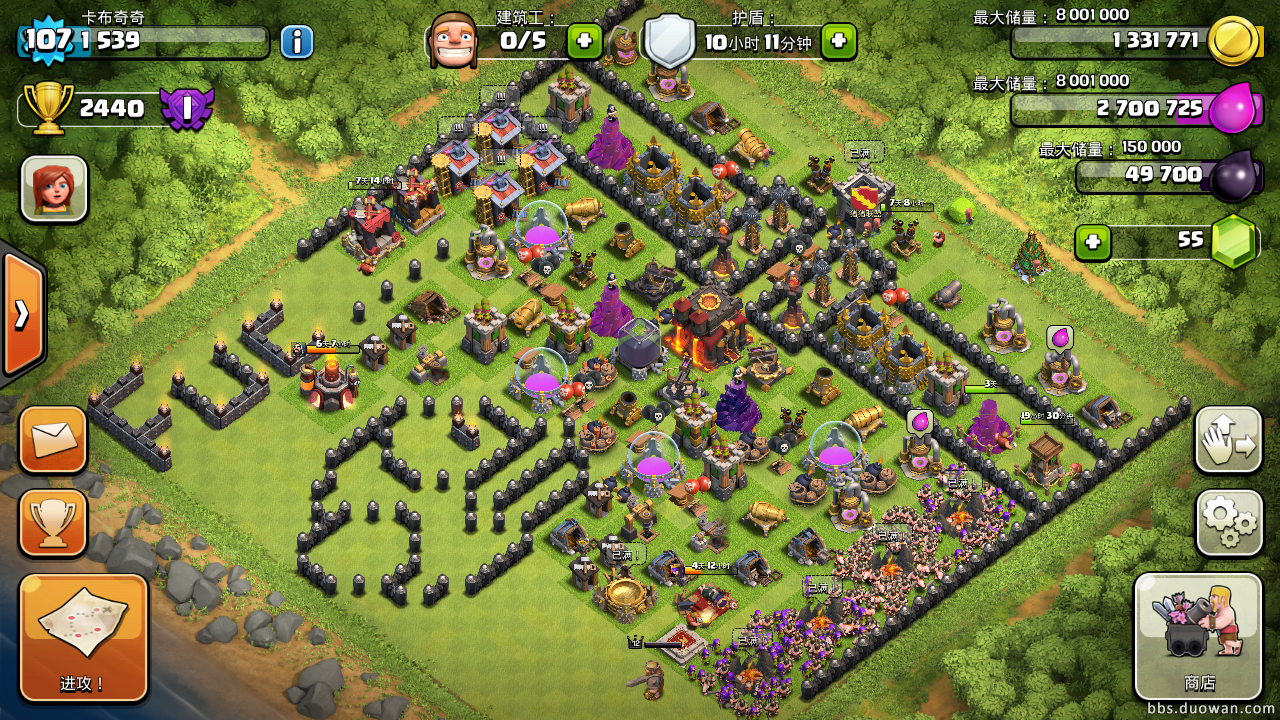Toggle the layout edit hand button
The image size is (1280, 720).
click(x=1229, y=439)
